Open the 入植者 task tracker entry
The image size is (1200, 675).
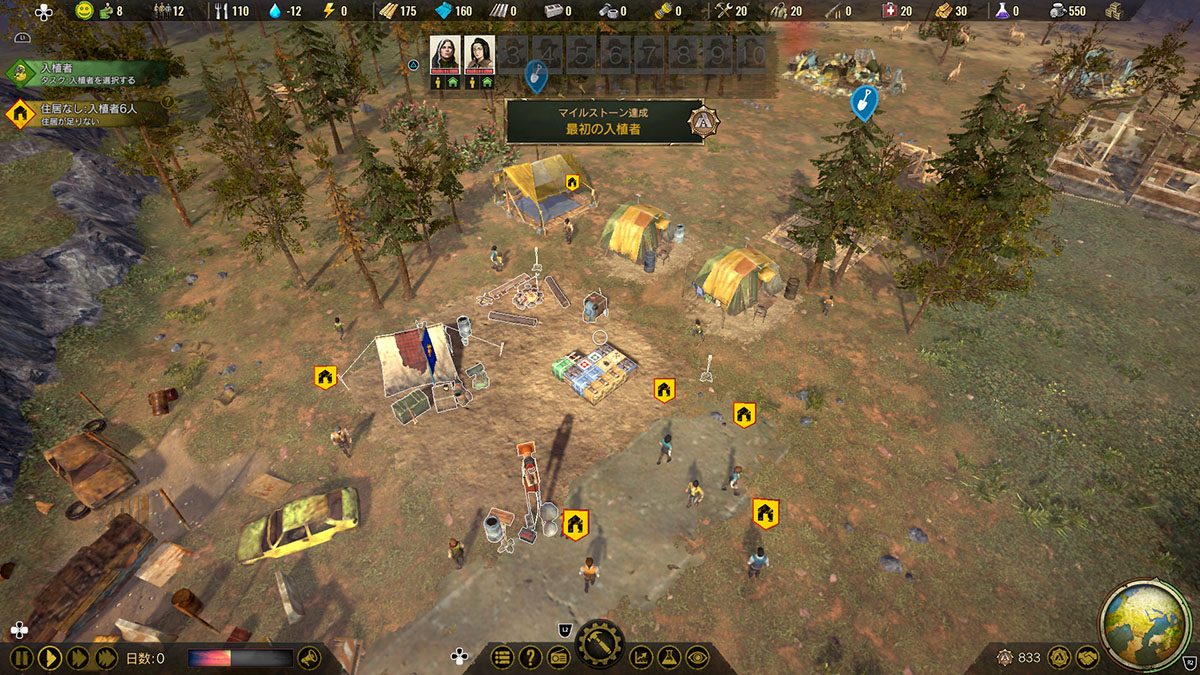(85, 73)
